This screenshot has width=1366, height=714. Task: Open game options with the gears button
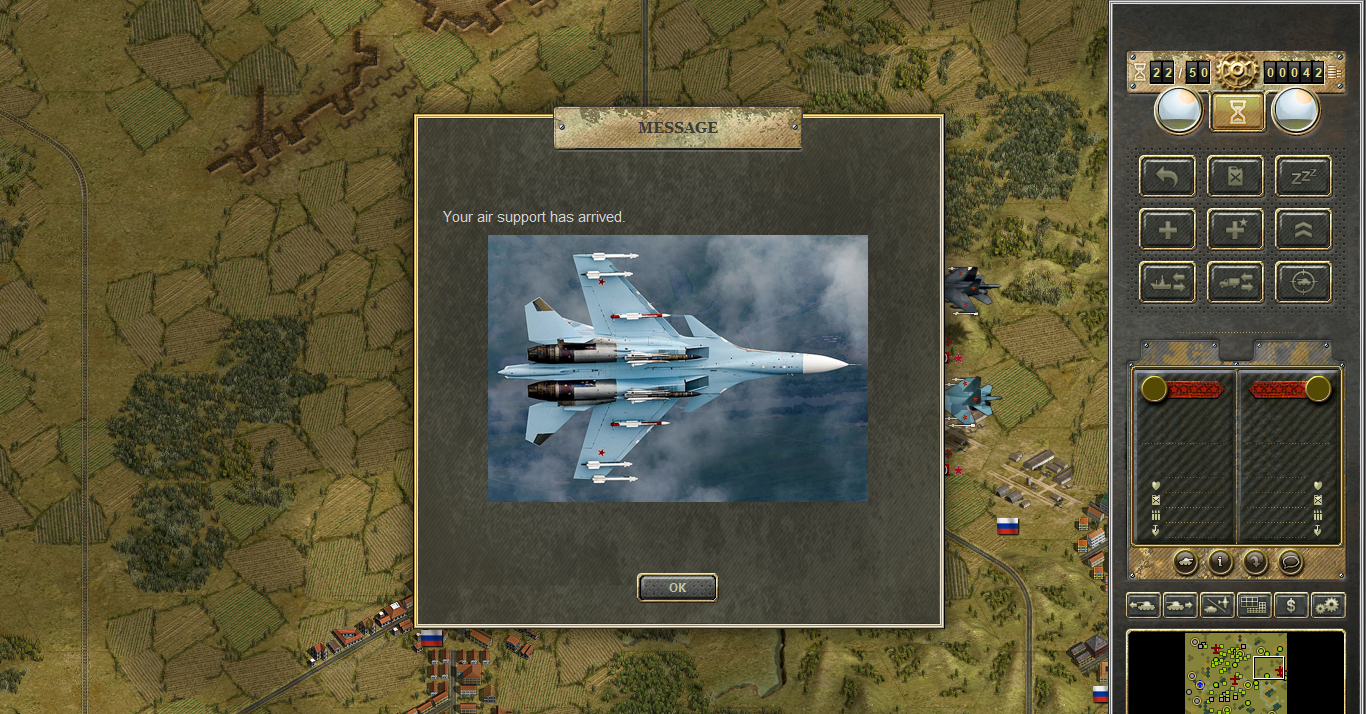pyautogui.click(x=1328, y=605)
